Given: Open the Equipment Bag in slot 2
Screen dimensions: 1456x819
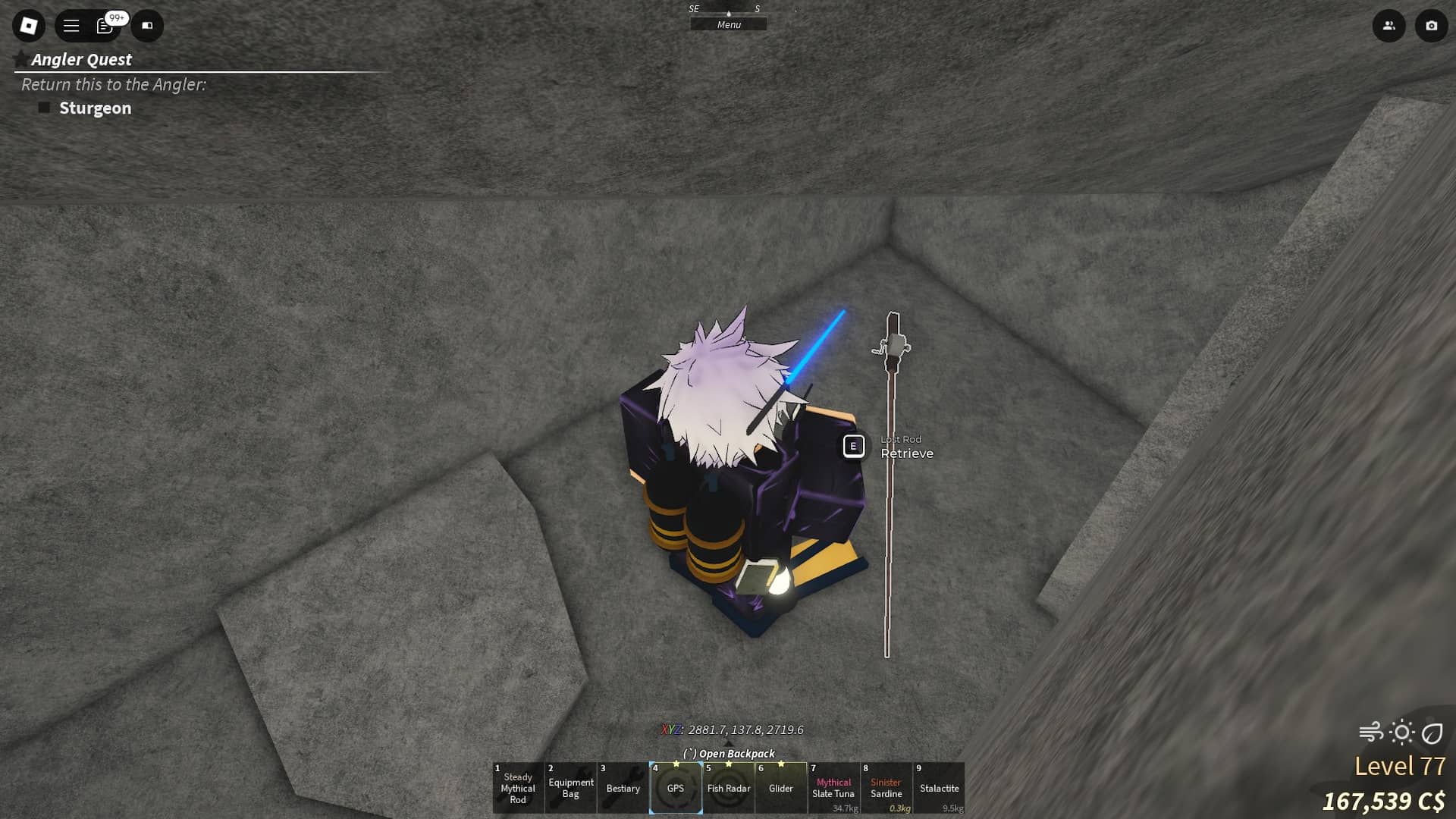Looking at the screenshot, I should click(x=570, y=788).
